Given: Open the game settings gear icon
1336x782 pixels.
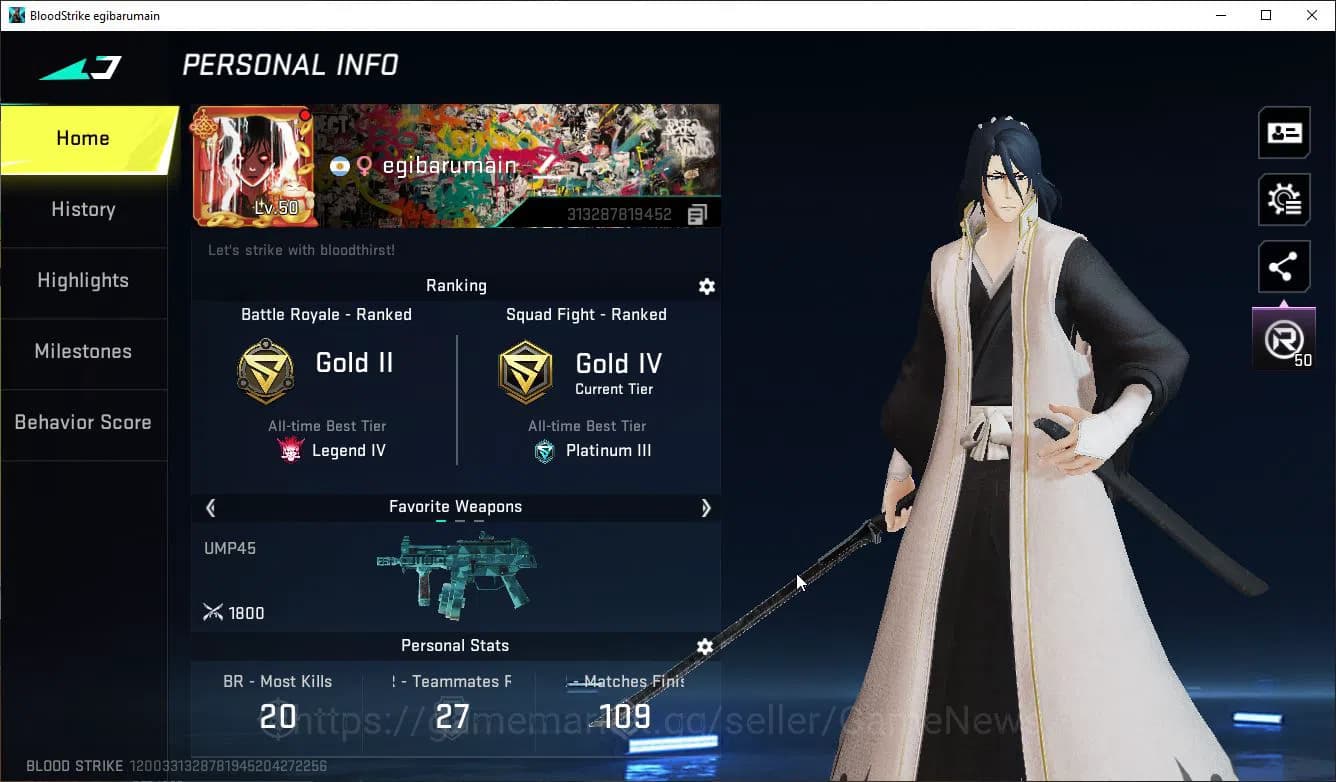Looking at the screenshot, I should [x=1284, y=199].
